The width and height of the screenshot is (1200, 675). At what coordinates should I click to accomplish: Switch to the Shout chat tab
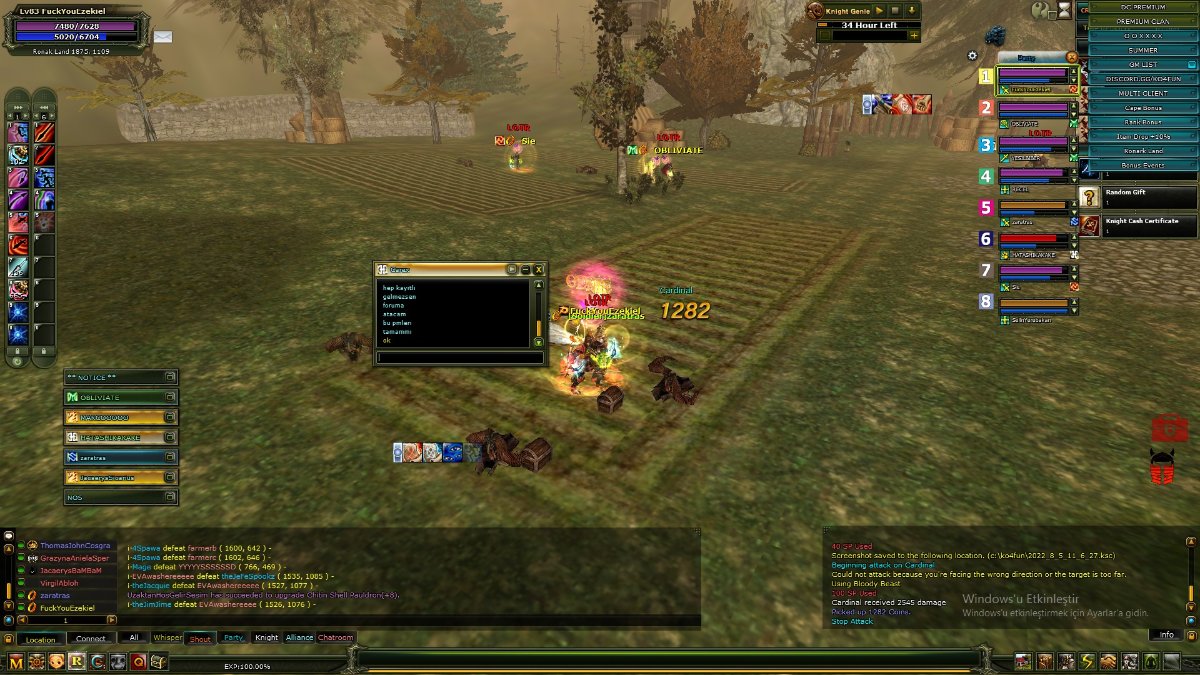pos(200,638)
